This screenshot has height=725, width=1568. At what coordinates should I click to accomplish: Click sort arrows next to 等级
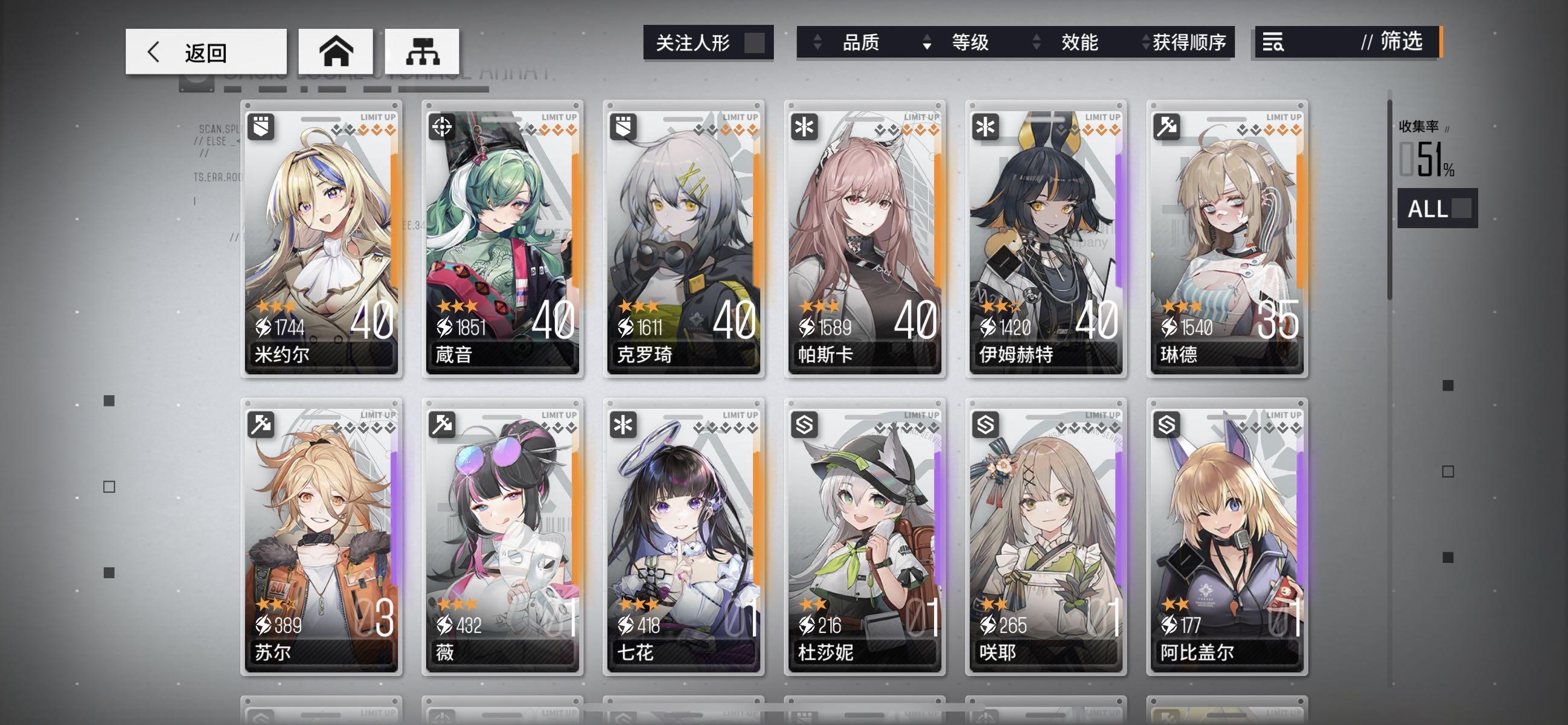(x=926, y=43)
